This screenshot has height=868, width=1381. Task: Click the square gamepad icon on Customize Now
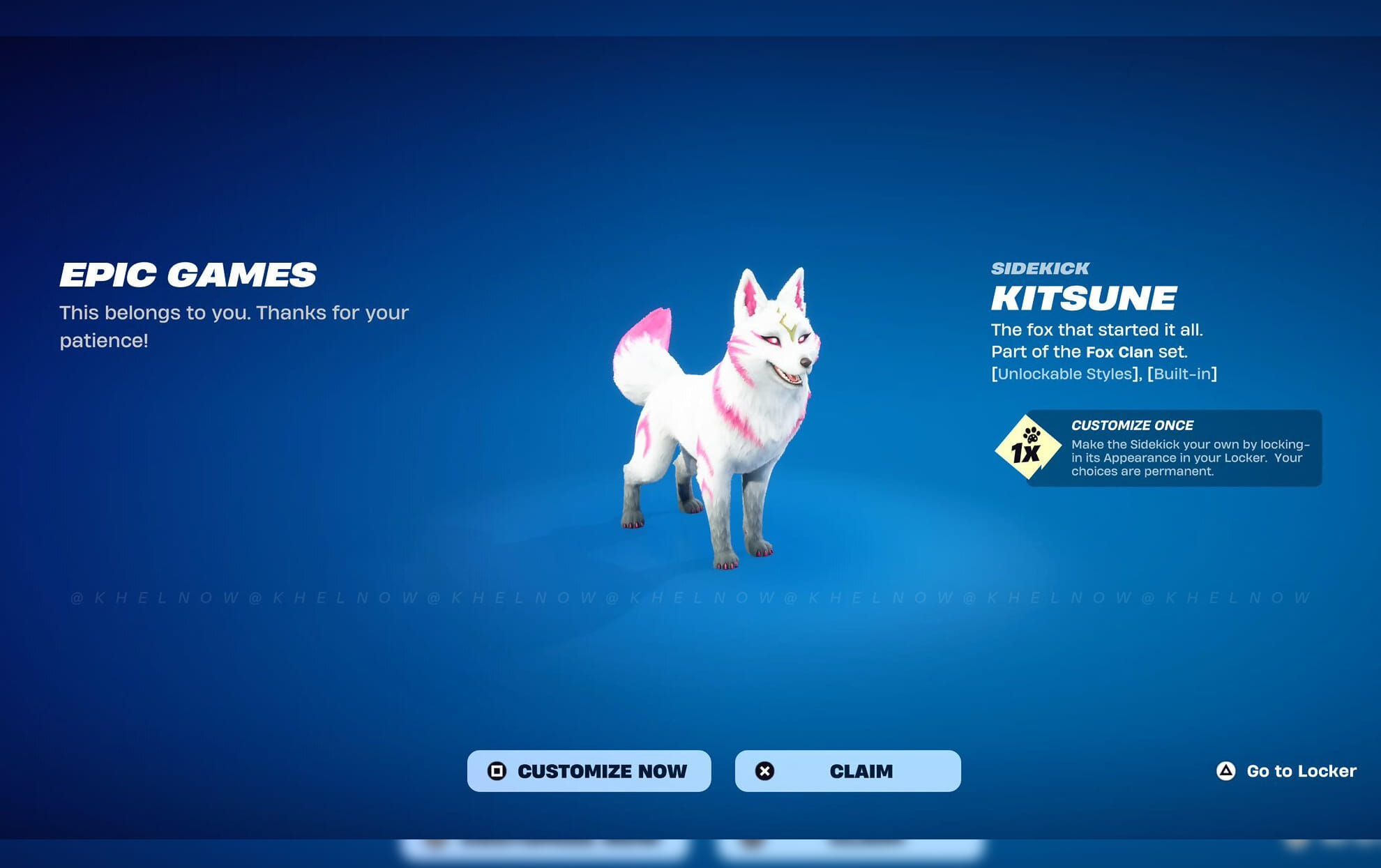pos(497,771)
